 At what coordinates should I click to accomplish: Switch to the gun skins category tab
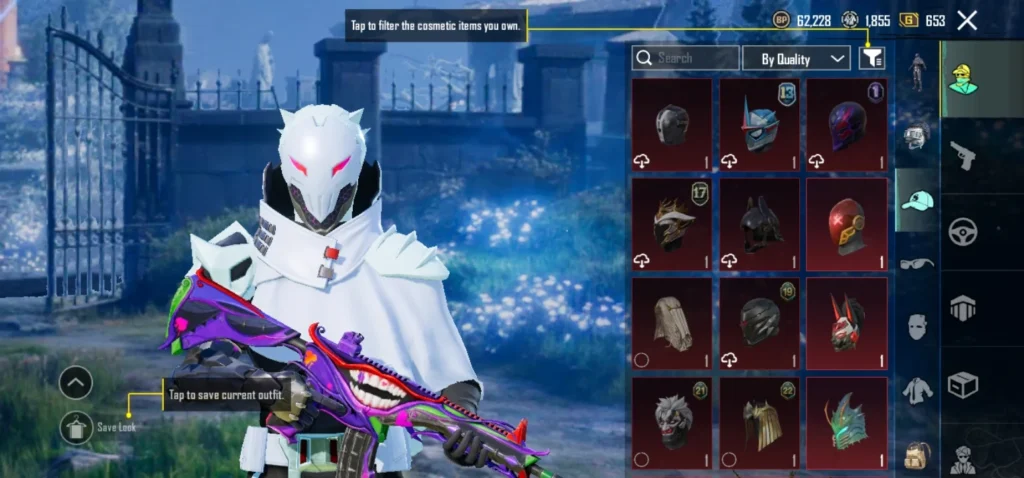(x=962, y=155)
